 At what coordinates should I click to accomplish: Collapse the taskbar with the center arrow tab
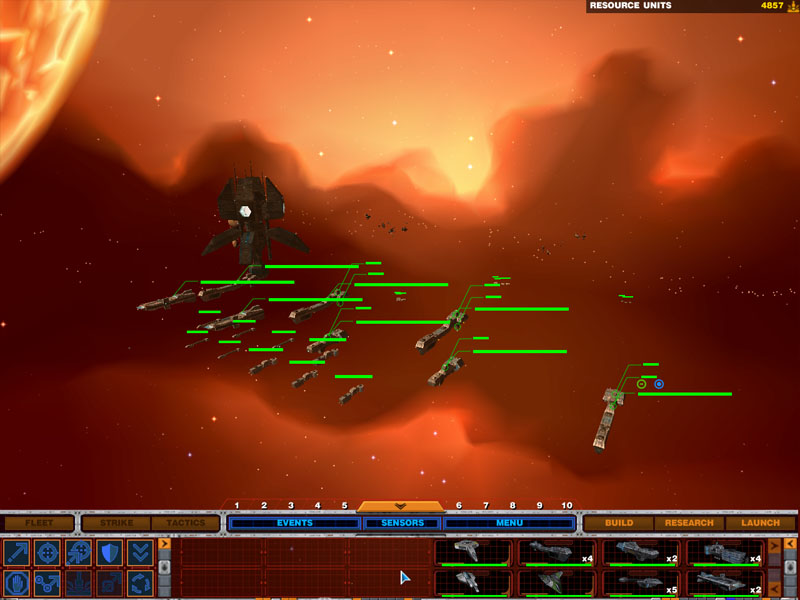click(x=400, y=506)
